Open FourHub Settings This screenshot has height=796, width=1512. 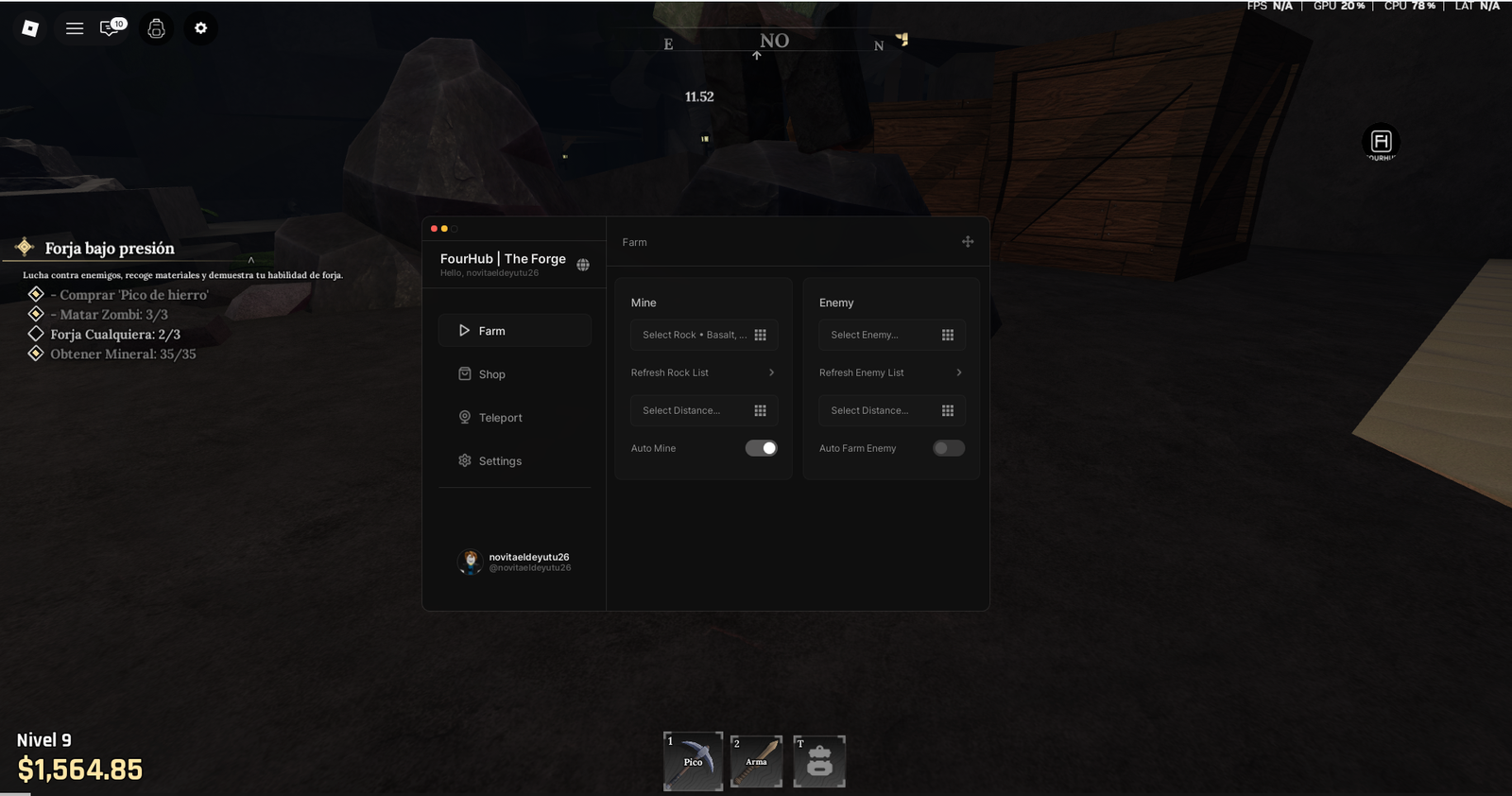pos(500,460)
